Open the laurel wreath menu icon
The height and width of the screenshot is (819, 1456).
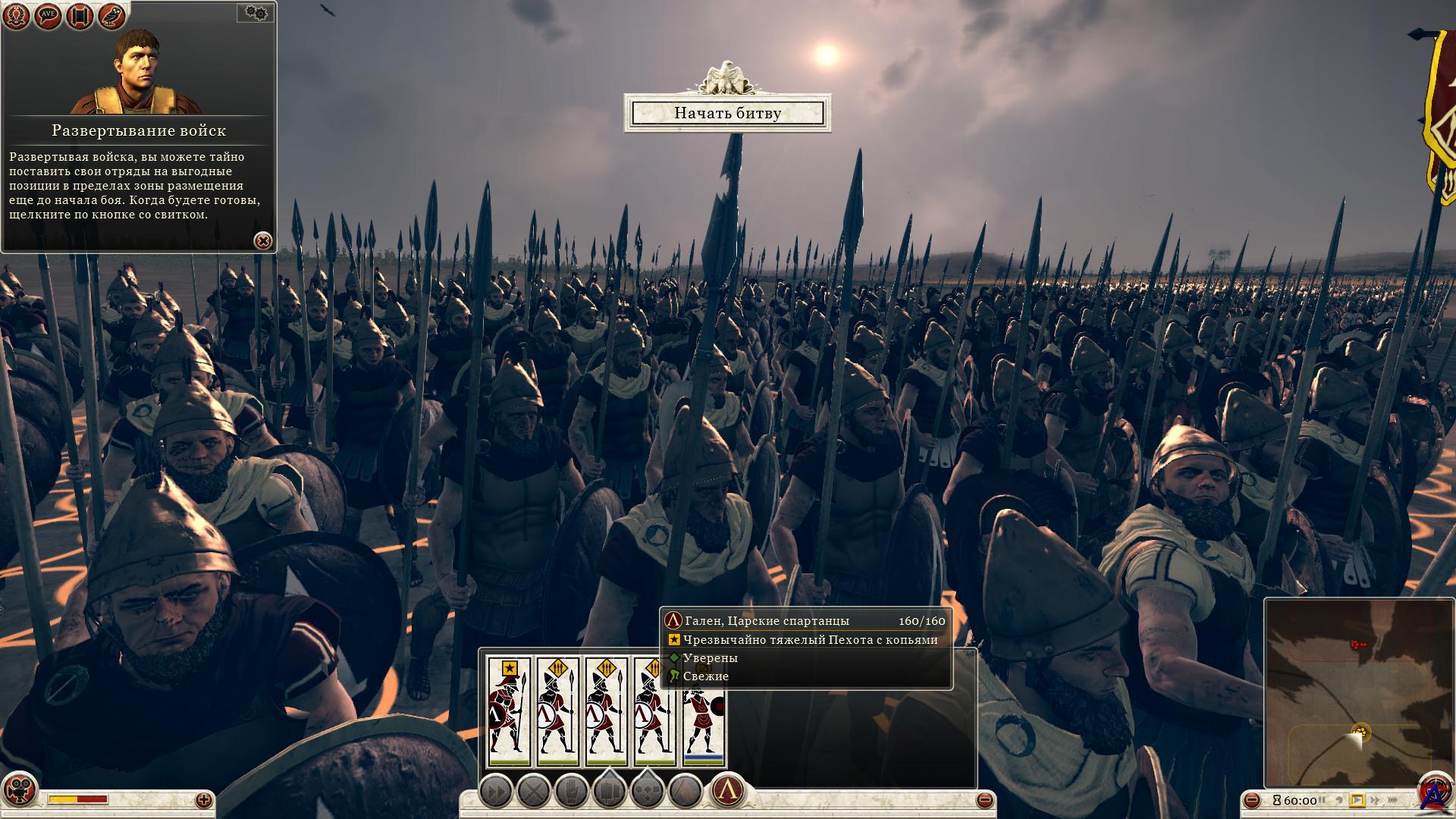pos(17,17)
